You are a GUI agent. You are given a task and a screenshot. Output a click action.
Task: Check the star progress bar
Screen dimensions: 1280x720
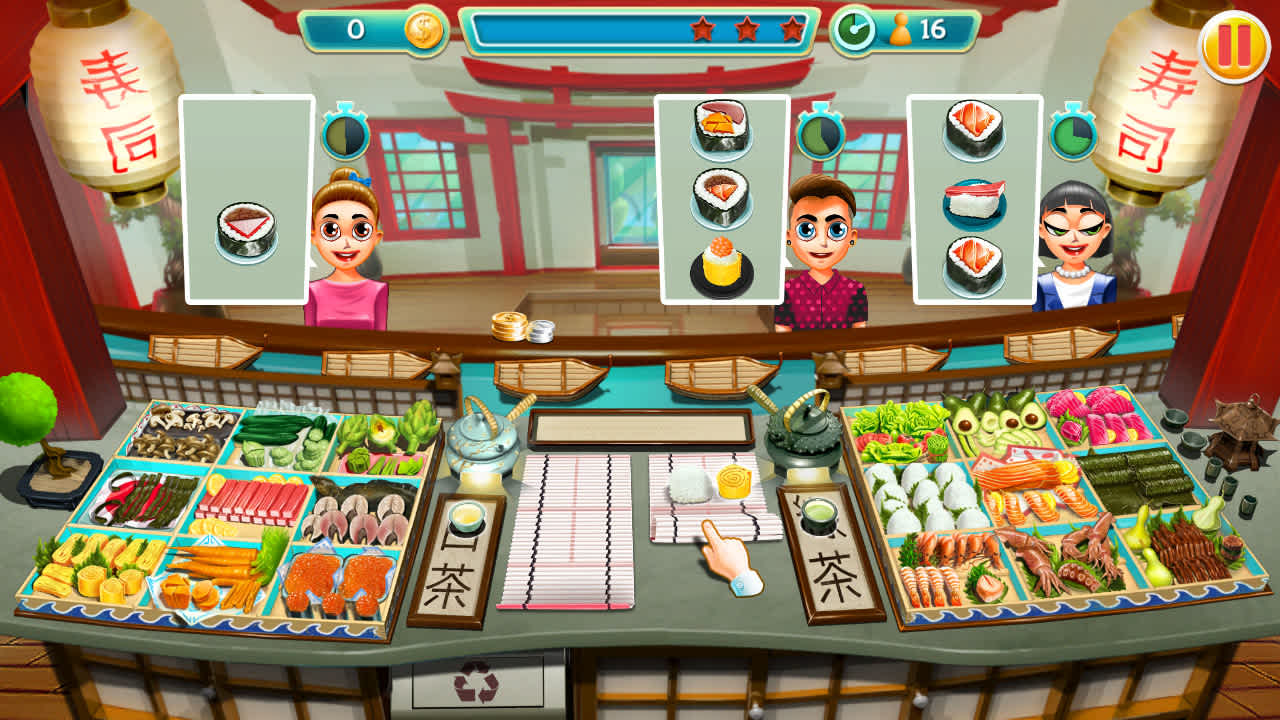click(x=640, y=30)
